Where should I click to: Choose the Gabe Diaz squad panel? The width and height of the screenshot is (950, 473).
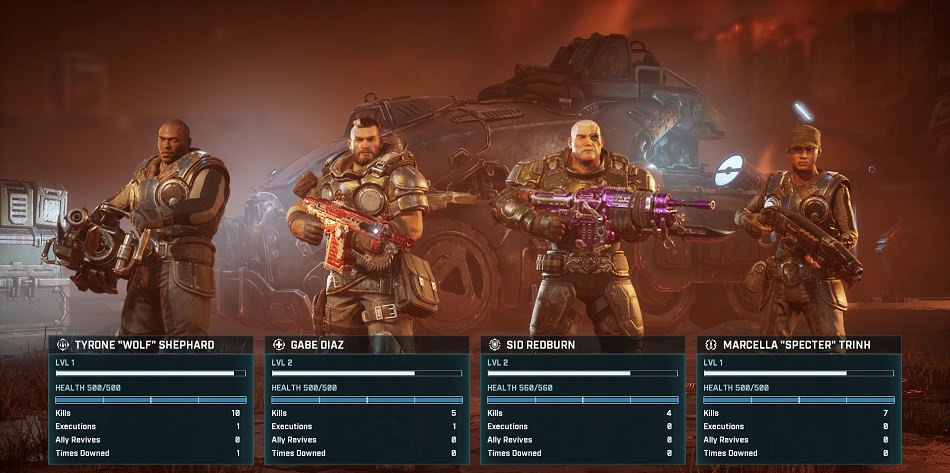(x=367, y=400)
